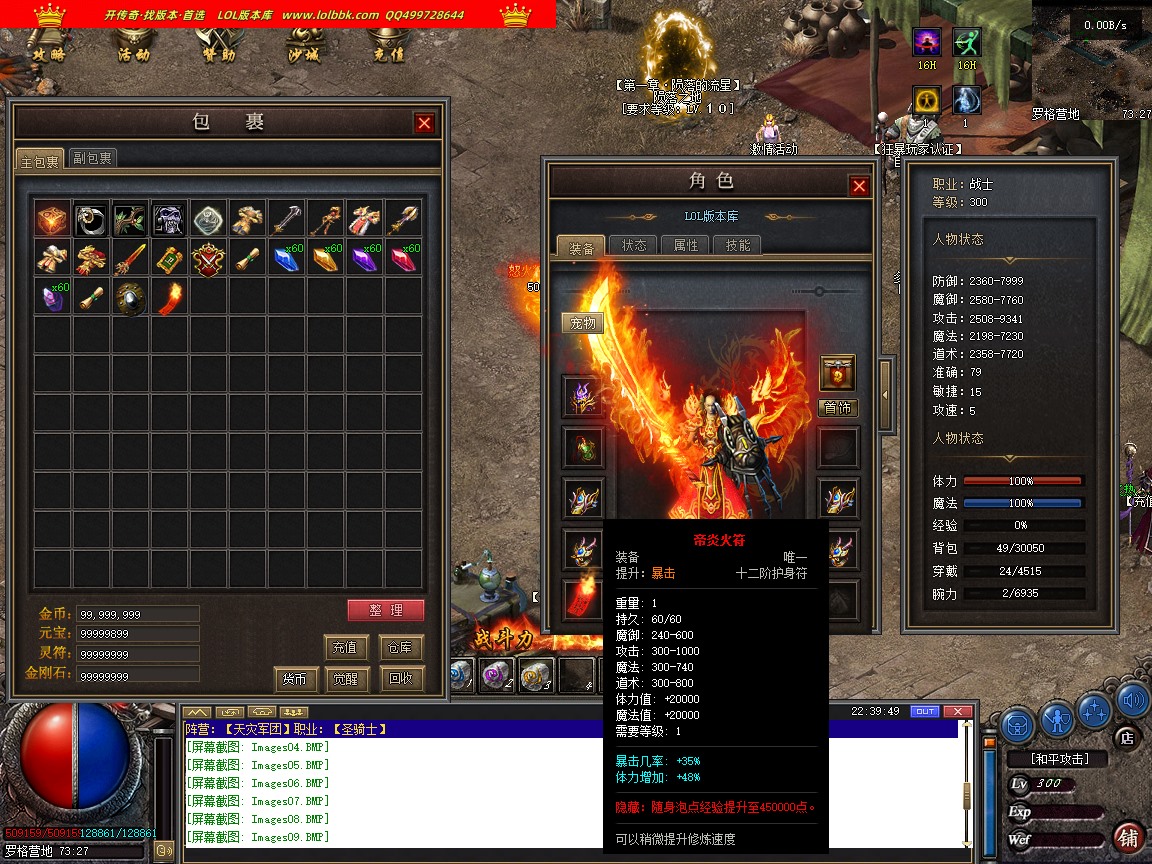Show the 技能 skills tab

(x=738, y=245)
